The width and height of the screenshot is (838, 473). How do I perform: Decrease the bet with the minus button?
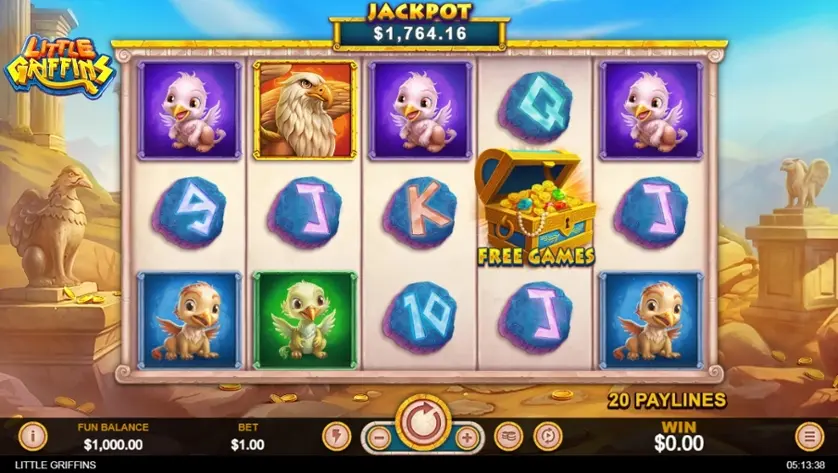(377, 437)
